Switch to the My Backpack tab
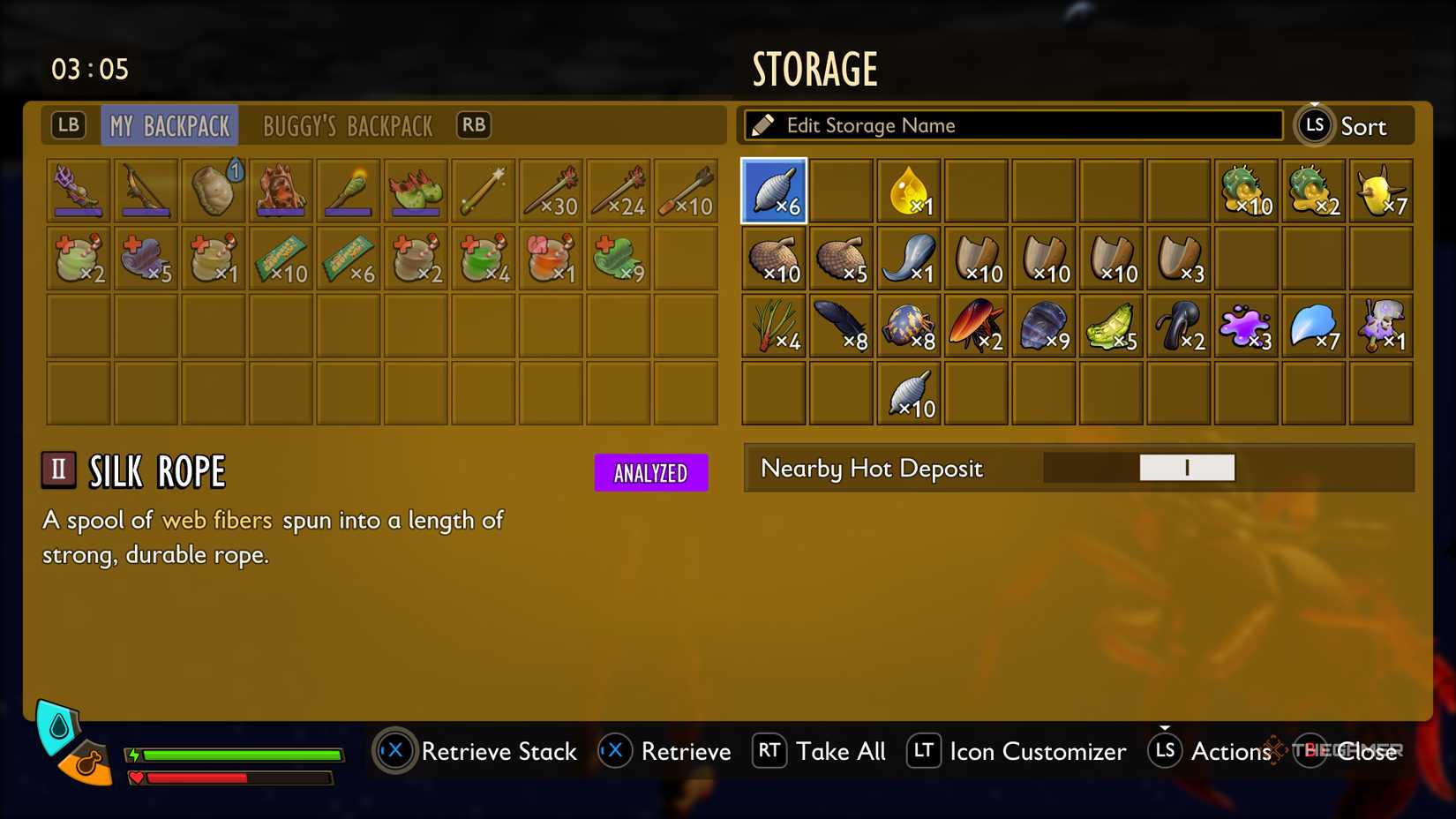1456x819 pixels. [169, 125]
